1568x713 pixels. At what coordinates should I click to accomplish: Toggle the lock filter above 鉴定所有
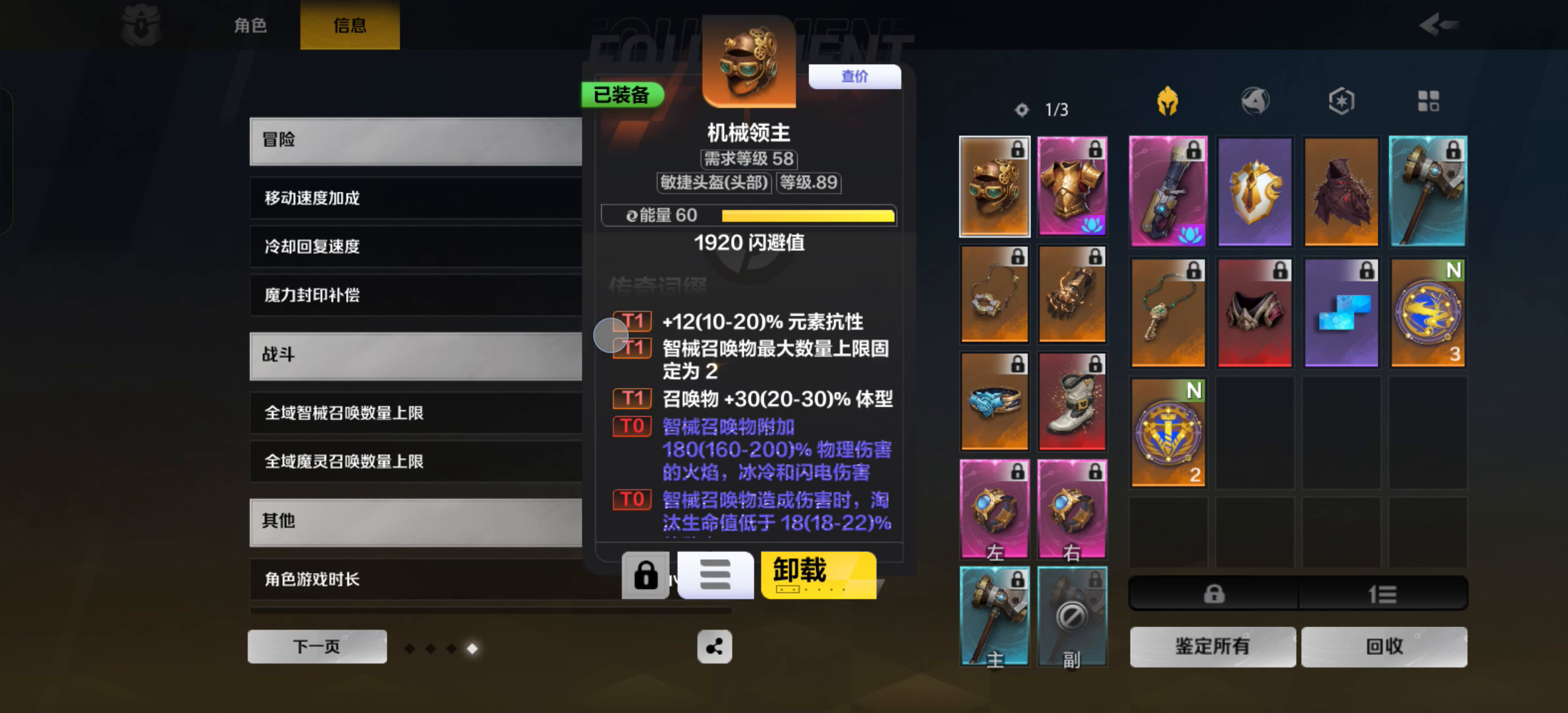click(x=1213, y=593)
